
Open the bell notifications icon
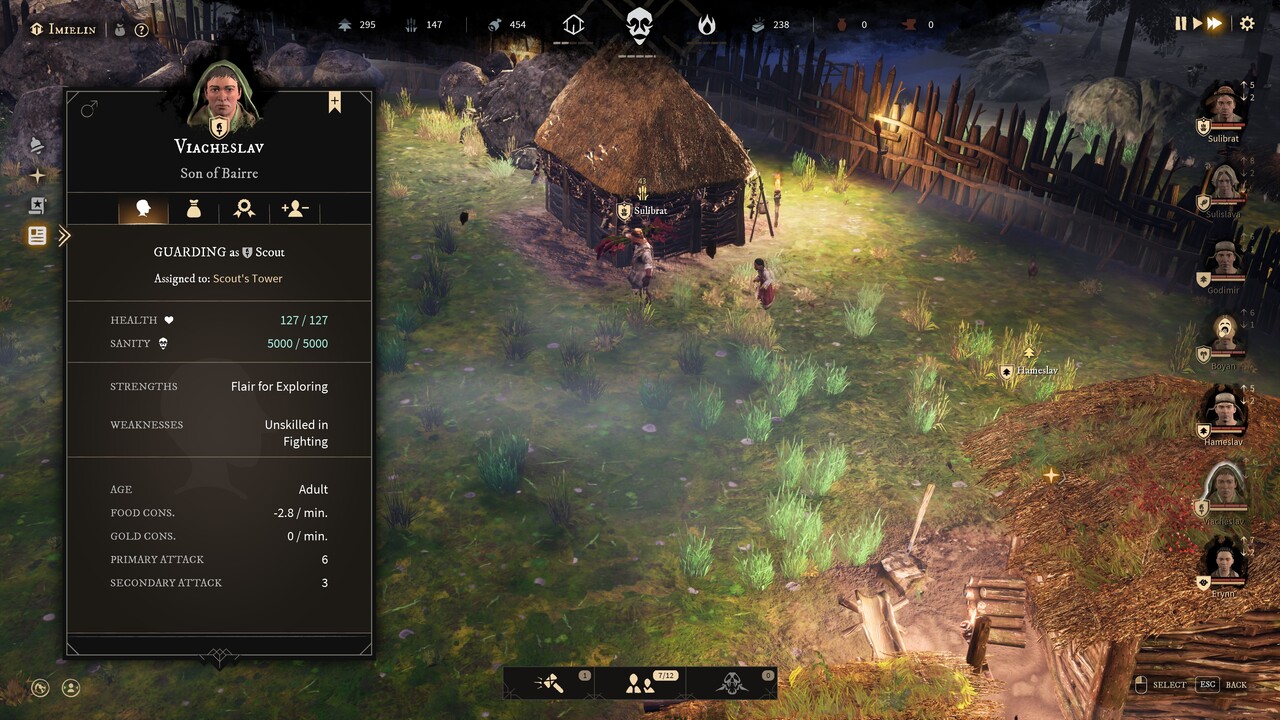[37, 146]
